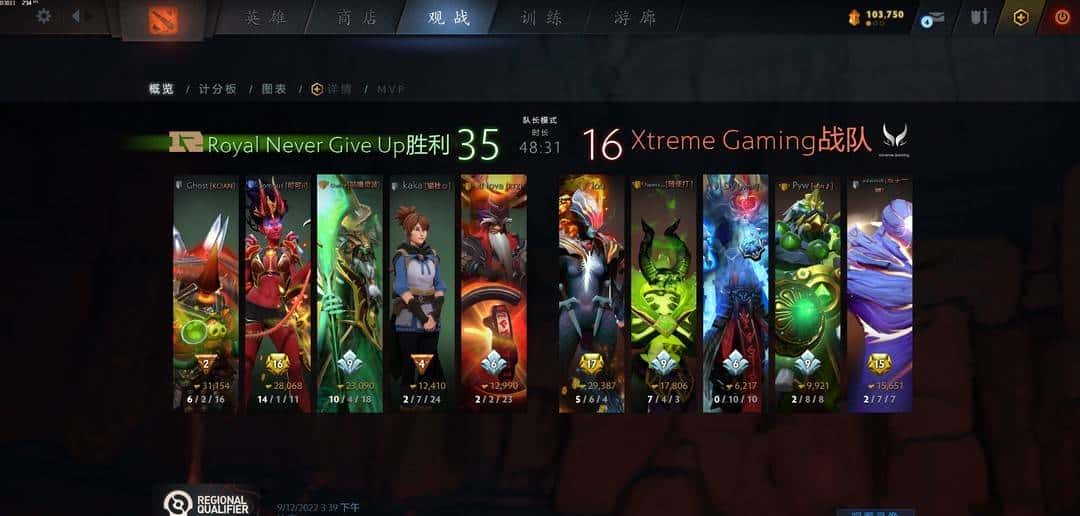Show the 概览 overview sub-tab

click(x=161, y=89)
